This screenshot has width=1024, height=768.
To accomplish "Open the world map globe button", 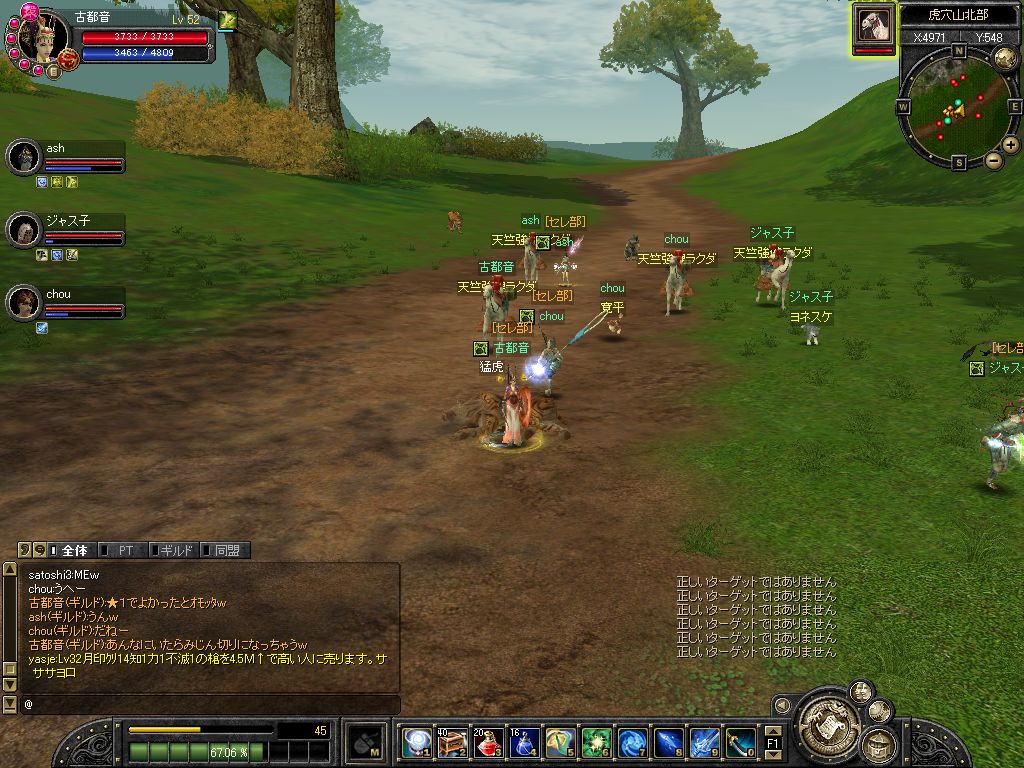I will 1006,58.
